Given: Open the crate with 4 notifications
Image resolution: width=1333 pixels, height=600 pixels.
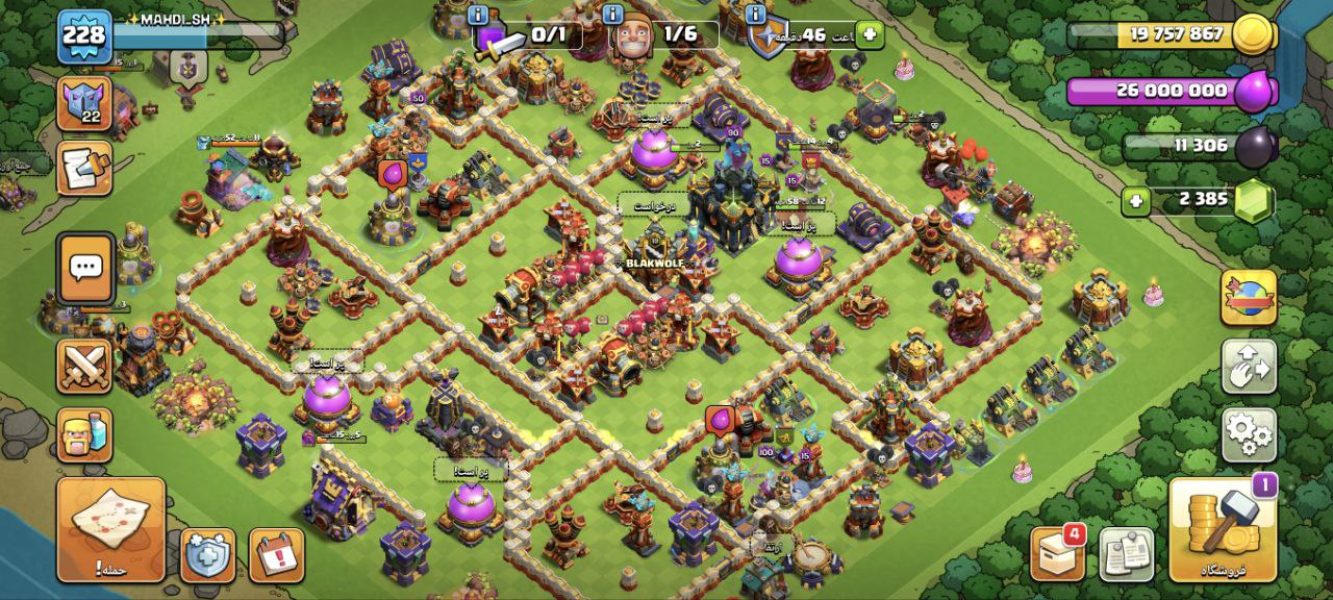Looking at the screenshot, I should [x=1058, y=553].
